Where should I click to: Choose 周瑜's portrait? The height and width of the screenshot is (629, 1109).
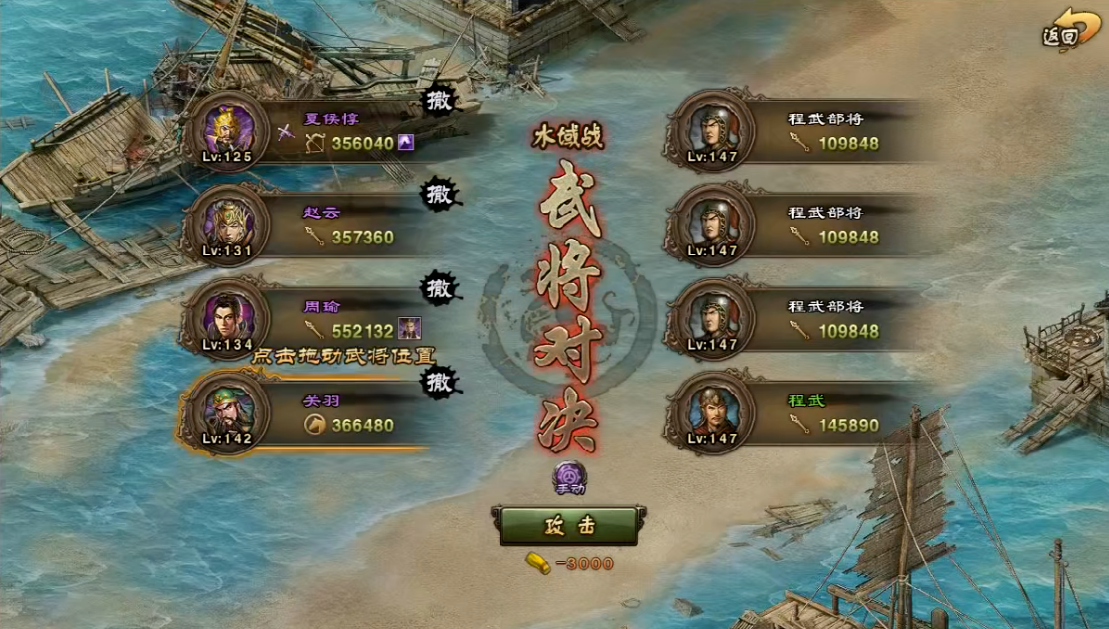point(227,315)
